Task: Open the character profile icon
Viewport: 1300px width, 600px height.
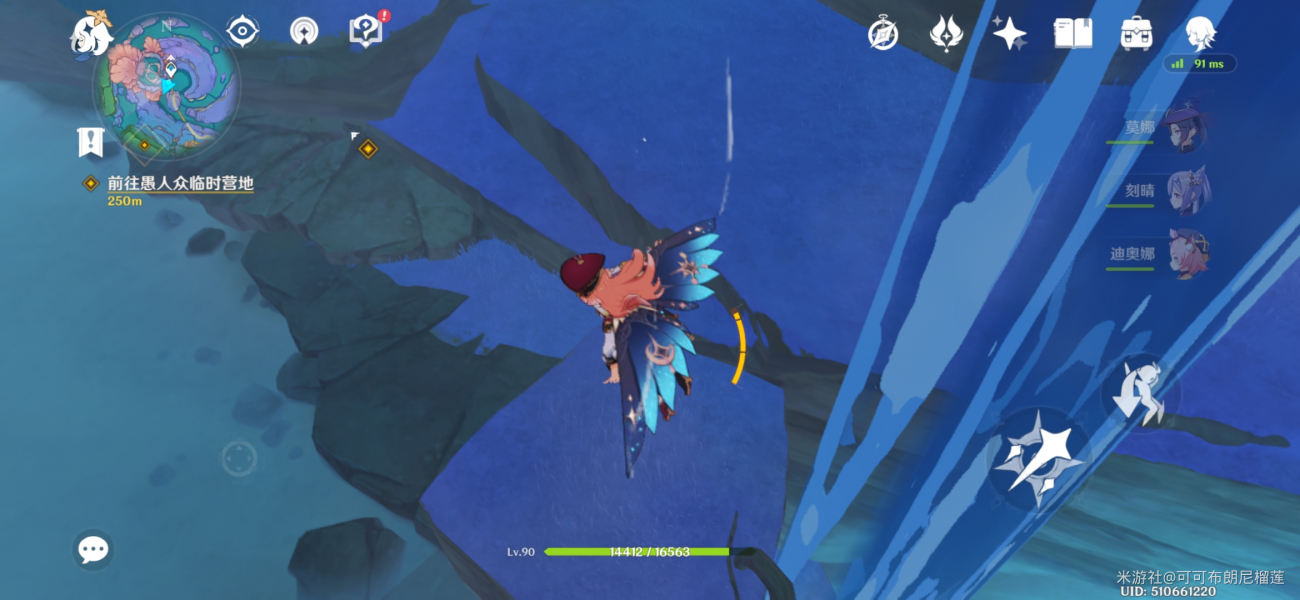Action: [1200, 34]
